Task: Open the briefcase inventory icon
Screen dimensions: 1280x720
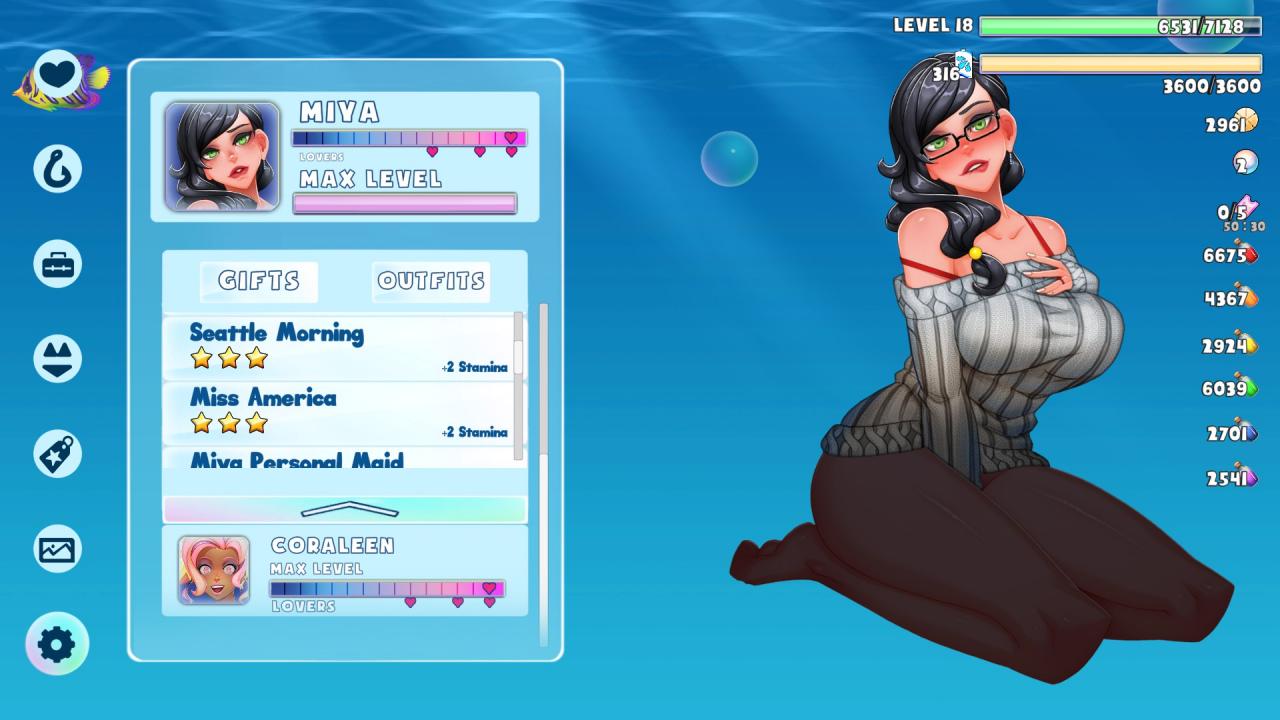Action: click(57, 264)
